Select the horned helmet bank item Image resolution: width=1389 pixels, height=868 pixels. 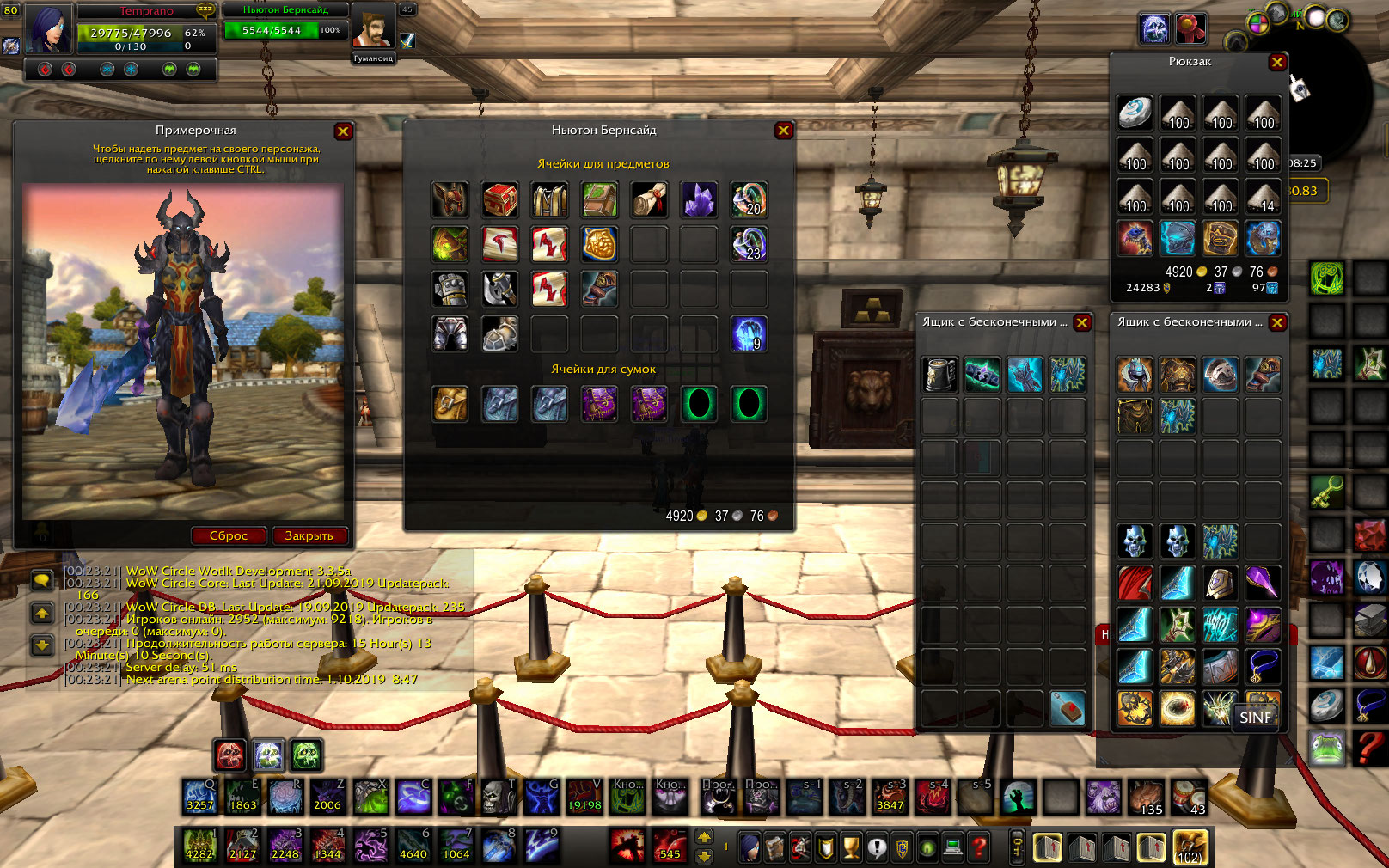pos(450,199)
